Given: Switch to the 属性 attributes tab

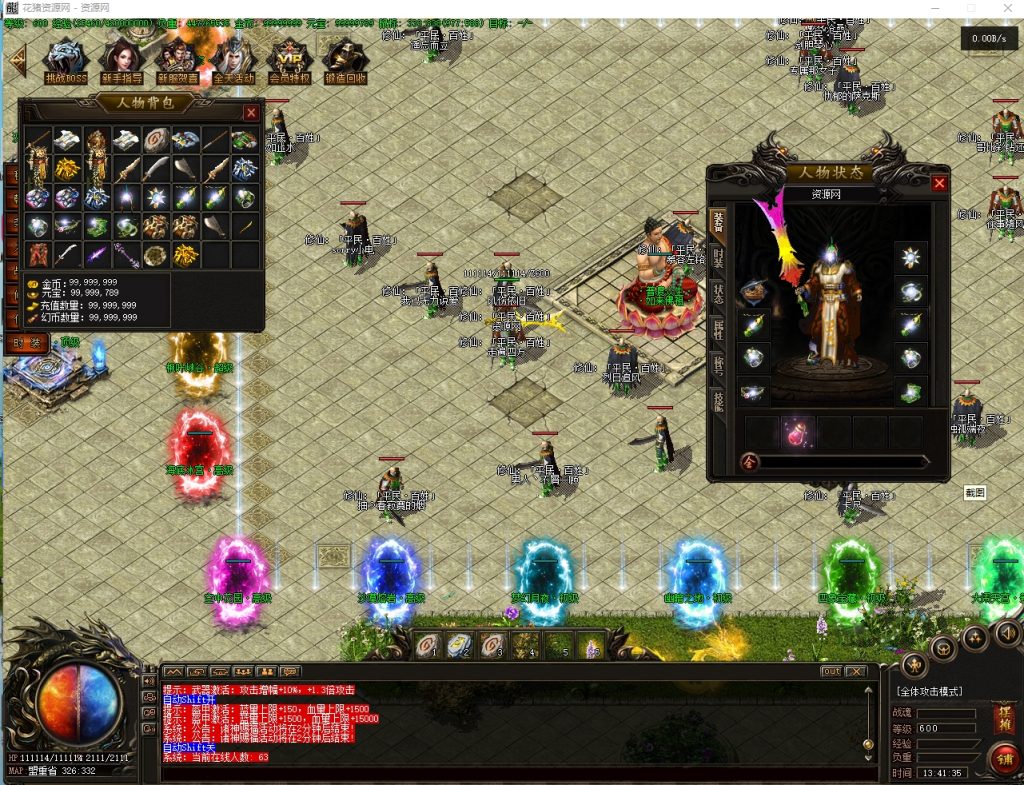Looking at the screenshot, I should [718, 329].
